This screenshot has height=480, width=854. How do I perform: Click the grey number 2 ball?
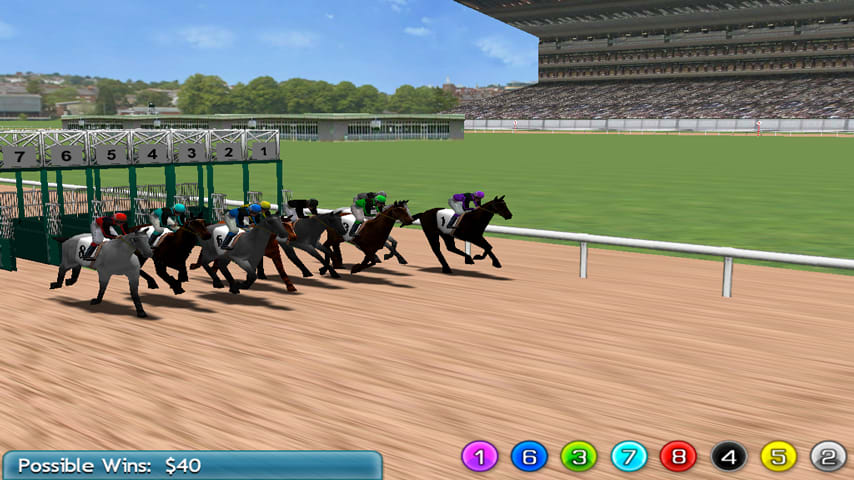(828, 456)
